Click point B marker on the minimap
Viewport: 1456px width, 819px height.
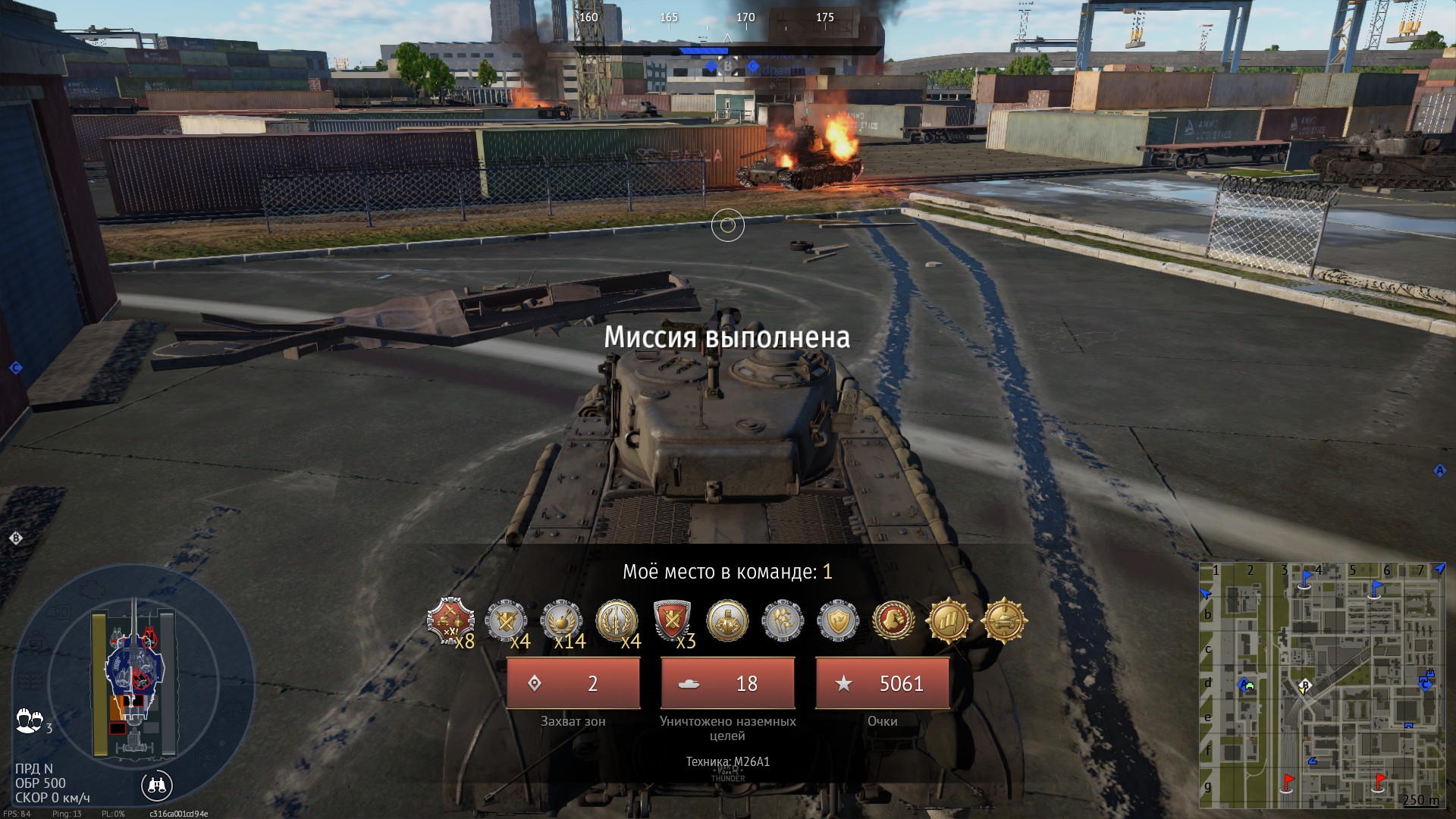pyautogui.click(x=1304, y=687)
